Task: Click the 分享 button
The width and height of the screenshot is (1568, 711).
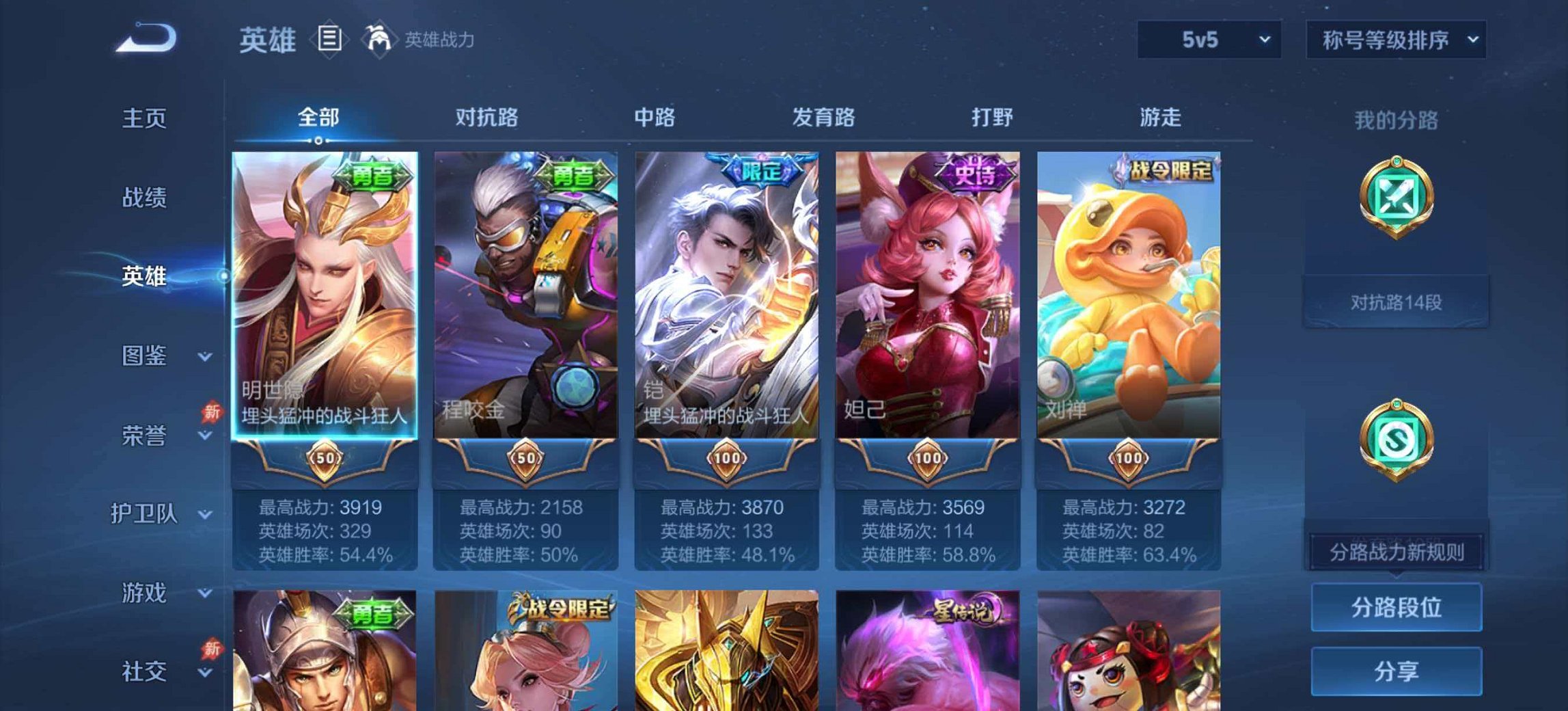Action: coord(1397,671)
